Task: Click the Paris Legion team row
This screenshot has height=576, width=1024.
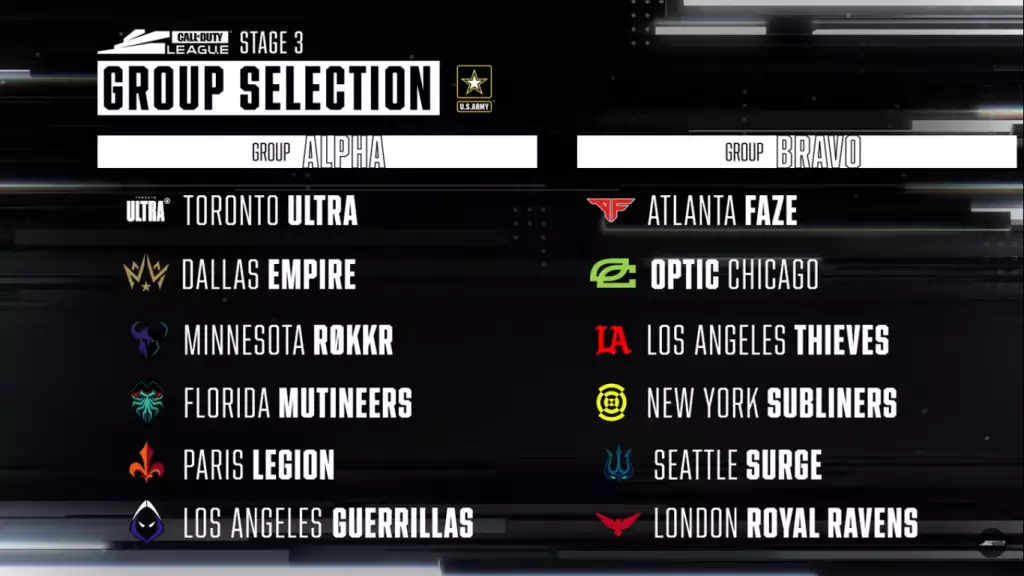Action: coord(258,465)
